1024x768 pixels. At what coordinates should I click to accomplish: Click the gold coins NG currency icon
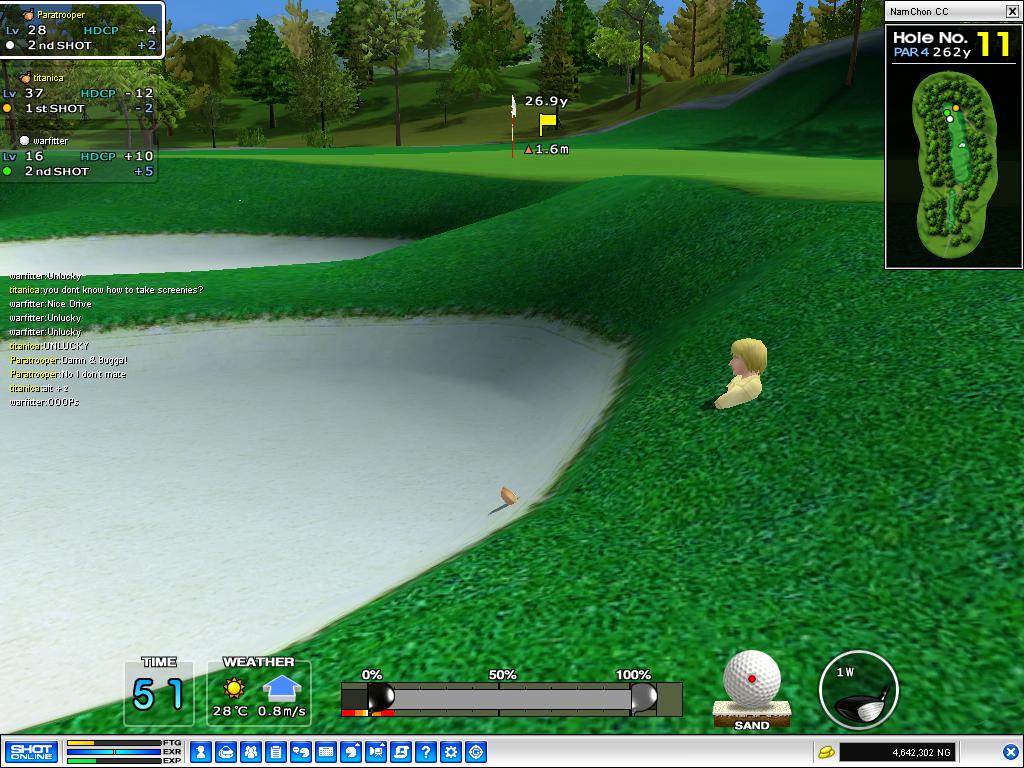pos(826,752)
